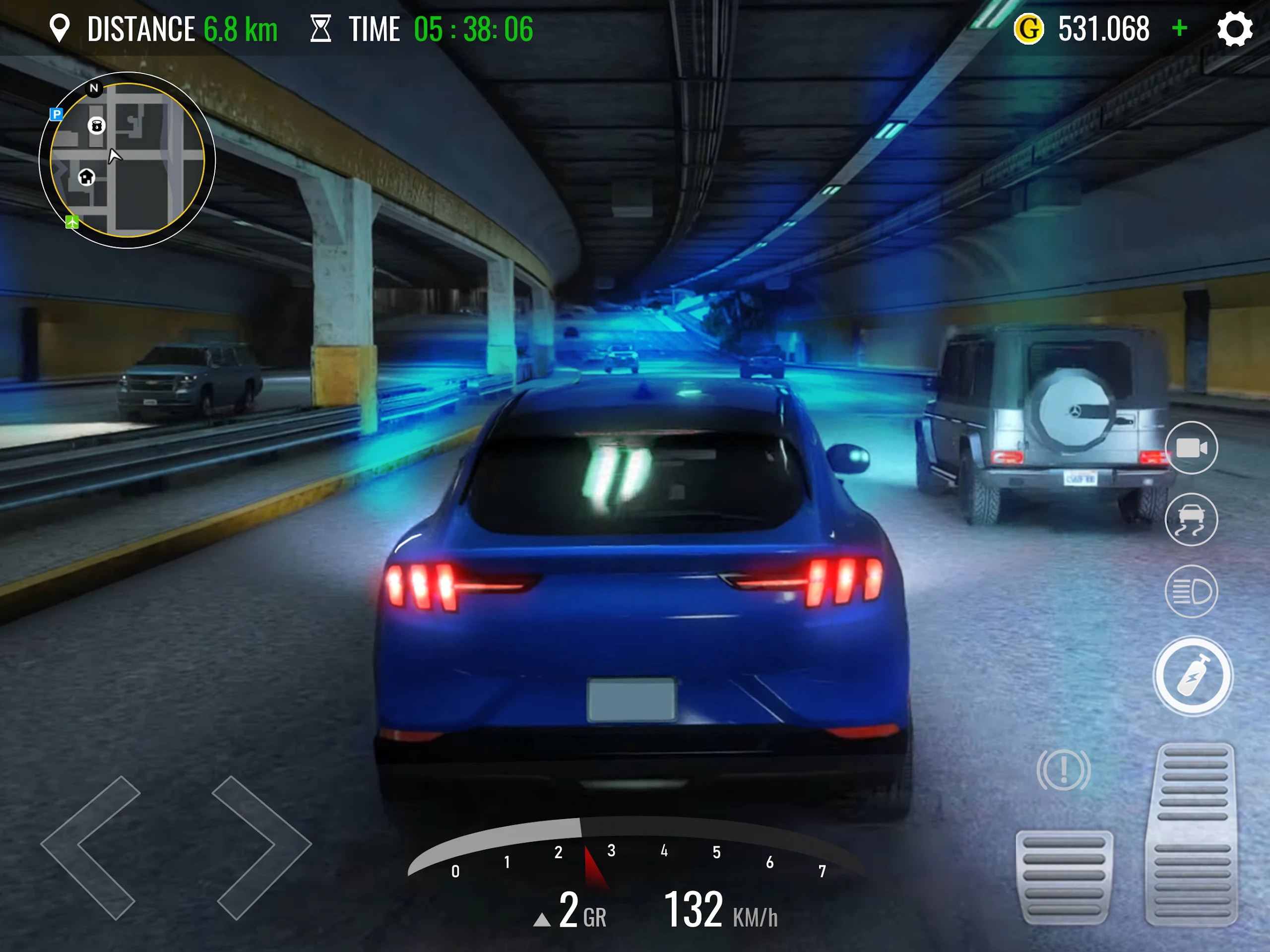The height and width of the screenshot is (952, 1270).
Task: Select the gas station marker on minimap
Action: click(x=96, y=125)
